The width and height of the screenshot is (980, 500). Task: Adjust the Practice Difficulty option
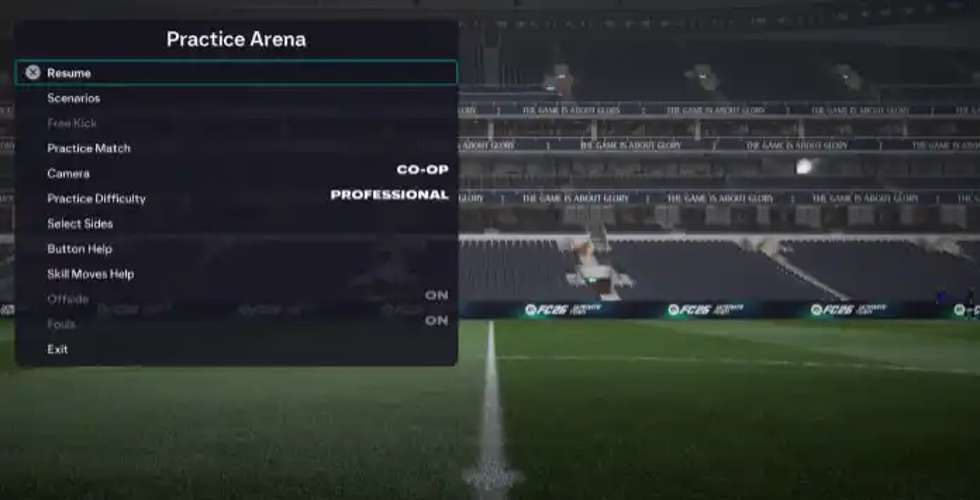coord(96,198)
